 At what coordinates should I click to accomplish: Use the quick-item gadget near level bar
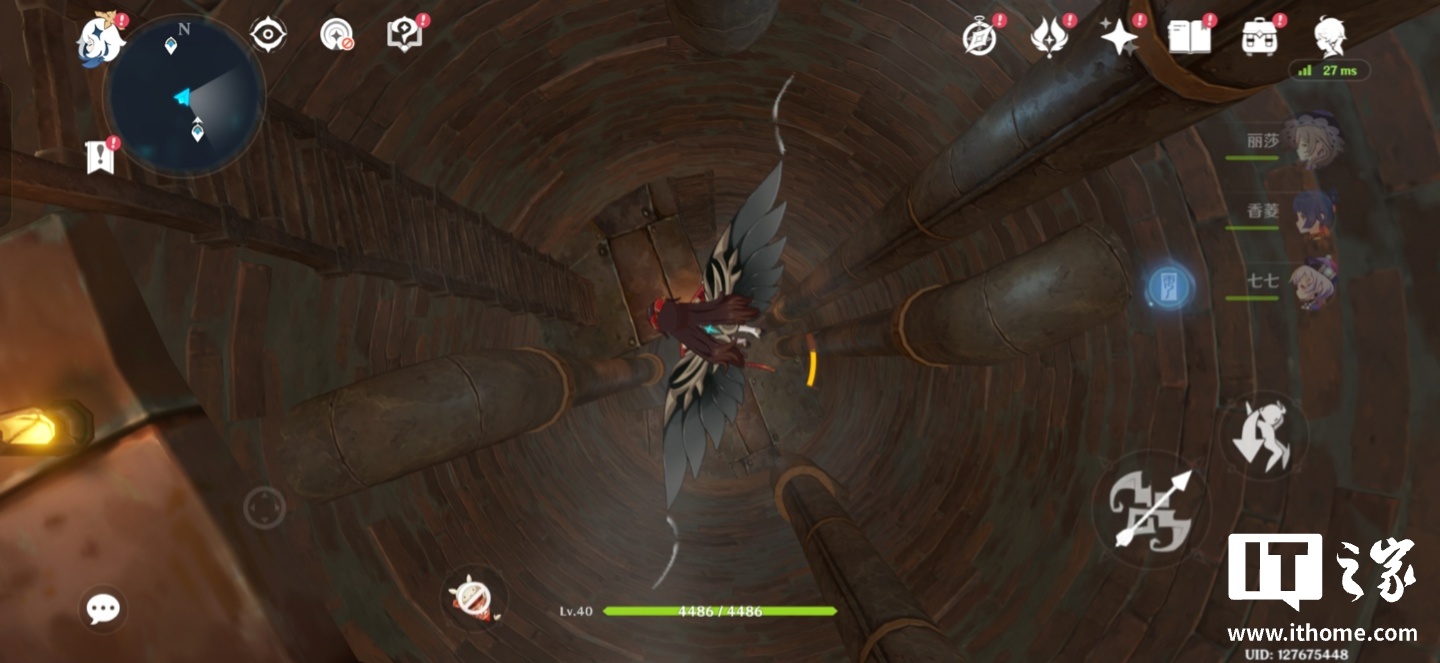472,598
